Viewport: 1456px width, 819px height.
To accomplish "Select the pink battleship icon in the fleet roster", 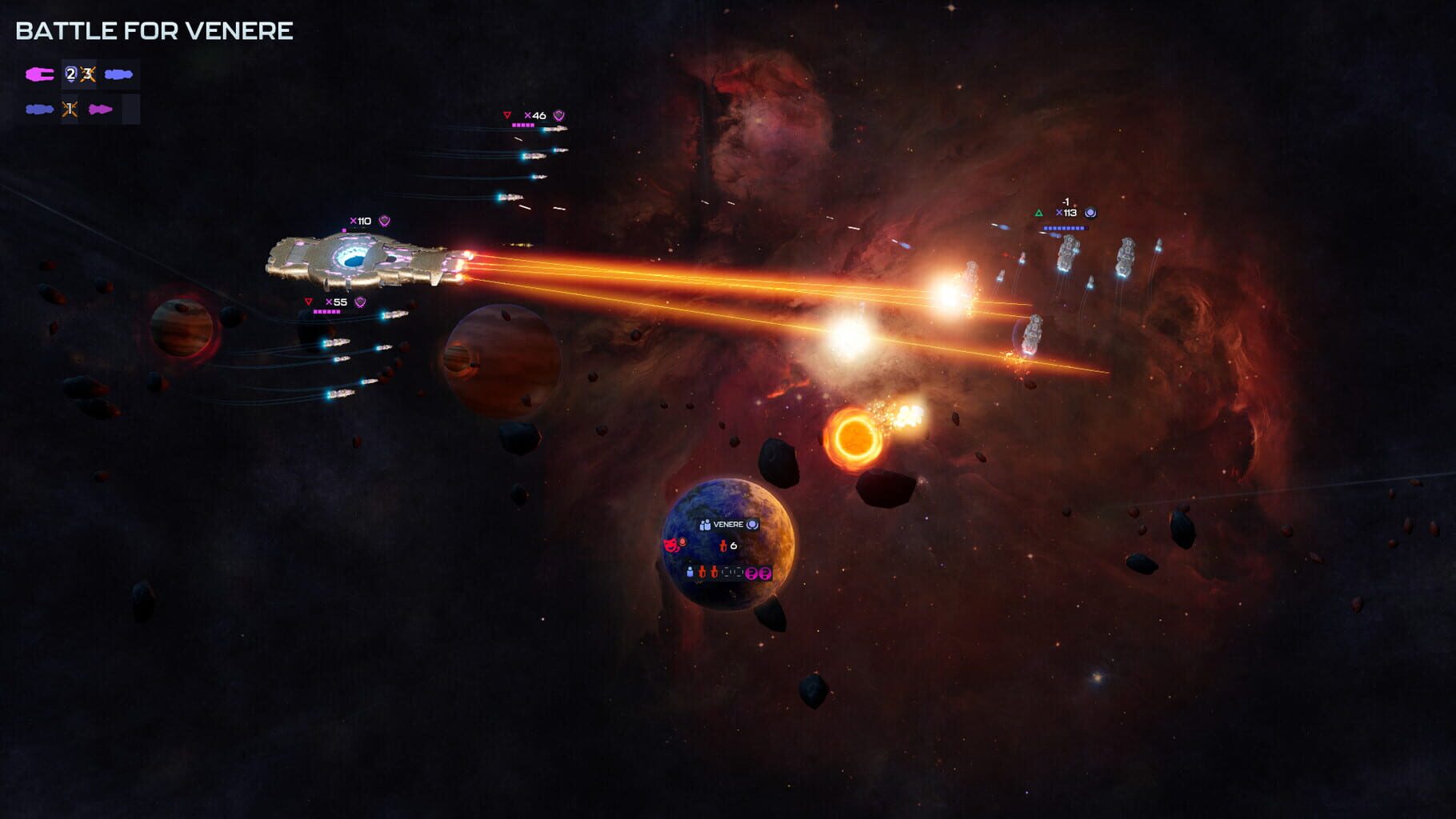I will (40, 74).
